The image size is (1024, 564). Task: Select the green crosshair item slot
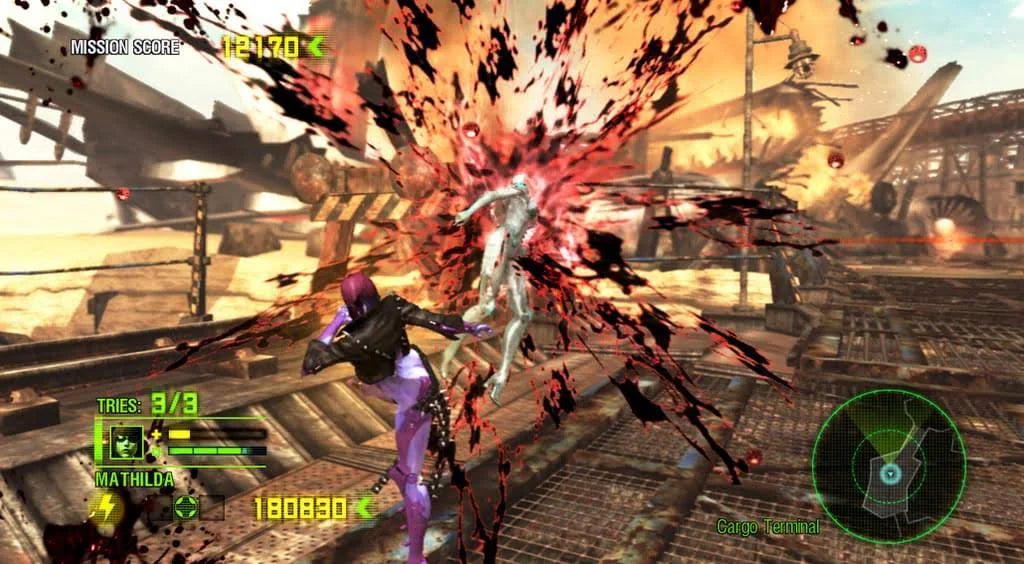pos(184,508)
